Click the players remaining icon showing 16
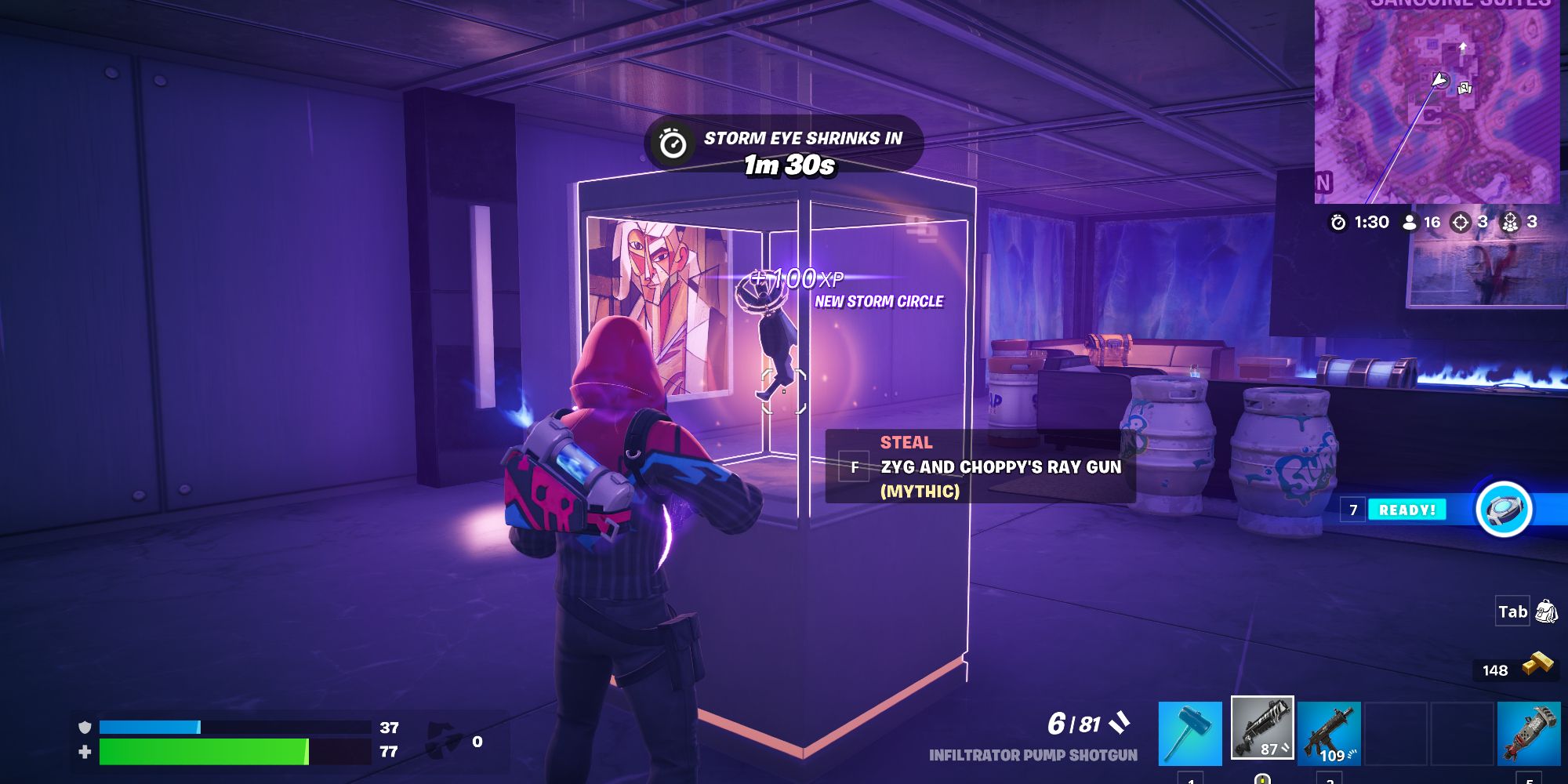 tap(1411, 221)
